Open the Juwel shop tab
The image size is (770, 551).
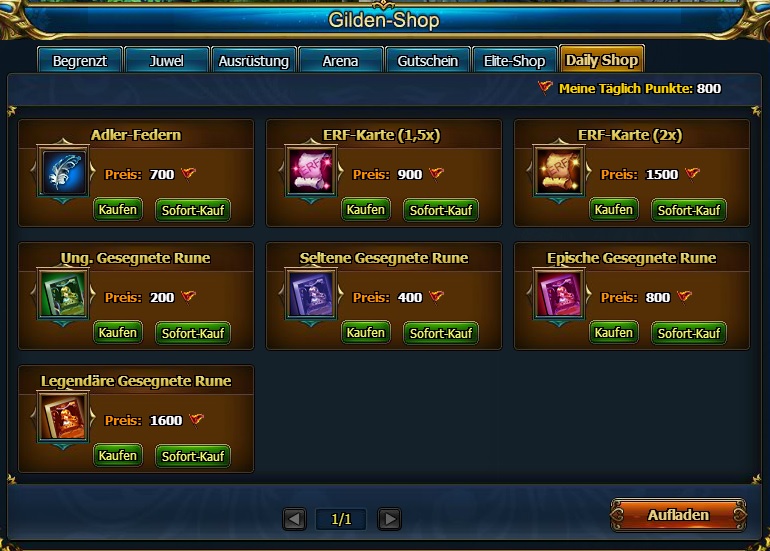click(166, 60)
